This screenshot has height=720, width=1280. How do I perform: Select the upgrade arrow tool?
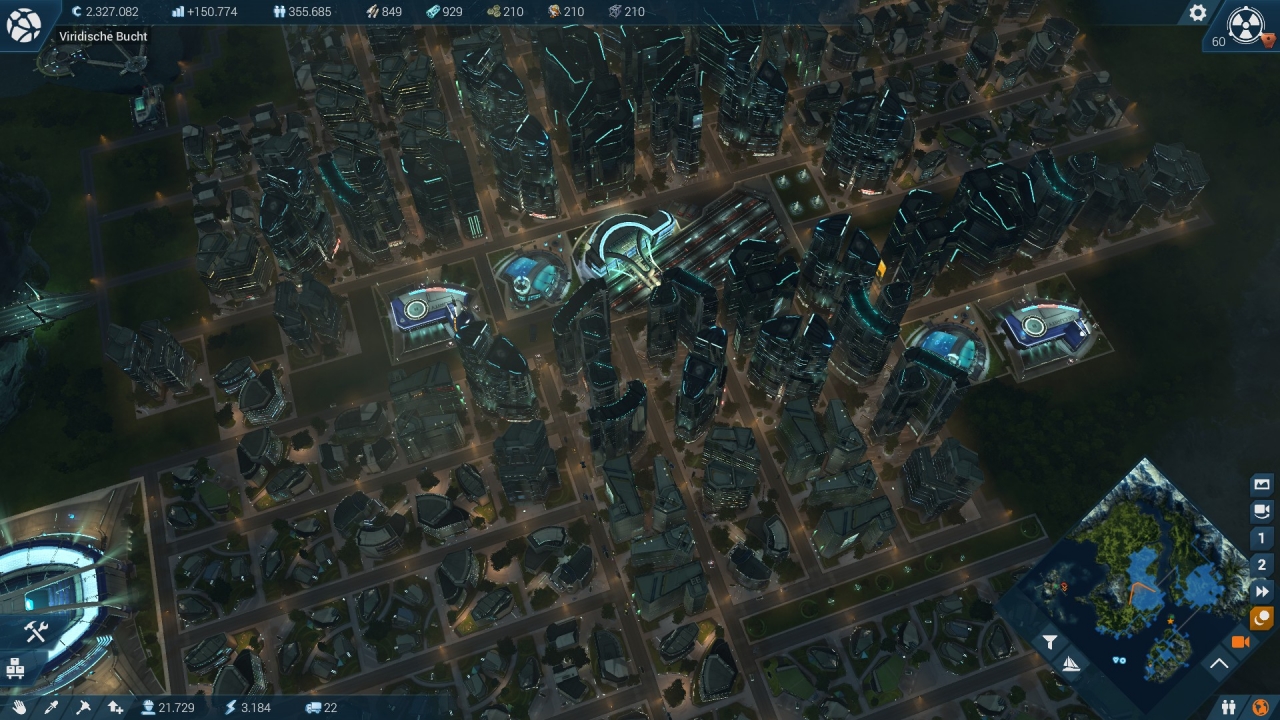(x=115, y=707)
